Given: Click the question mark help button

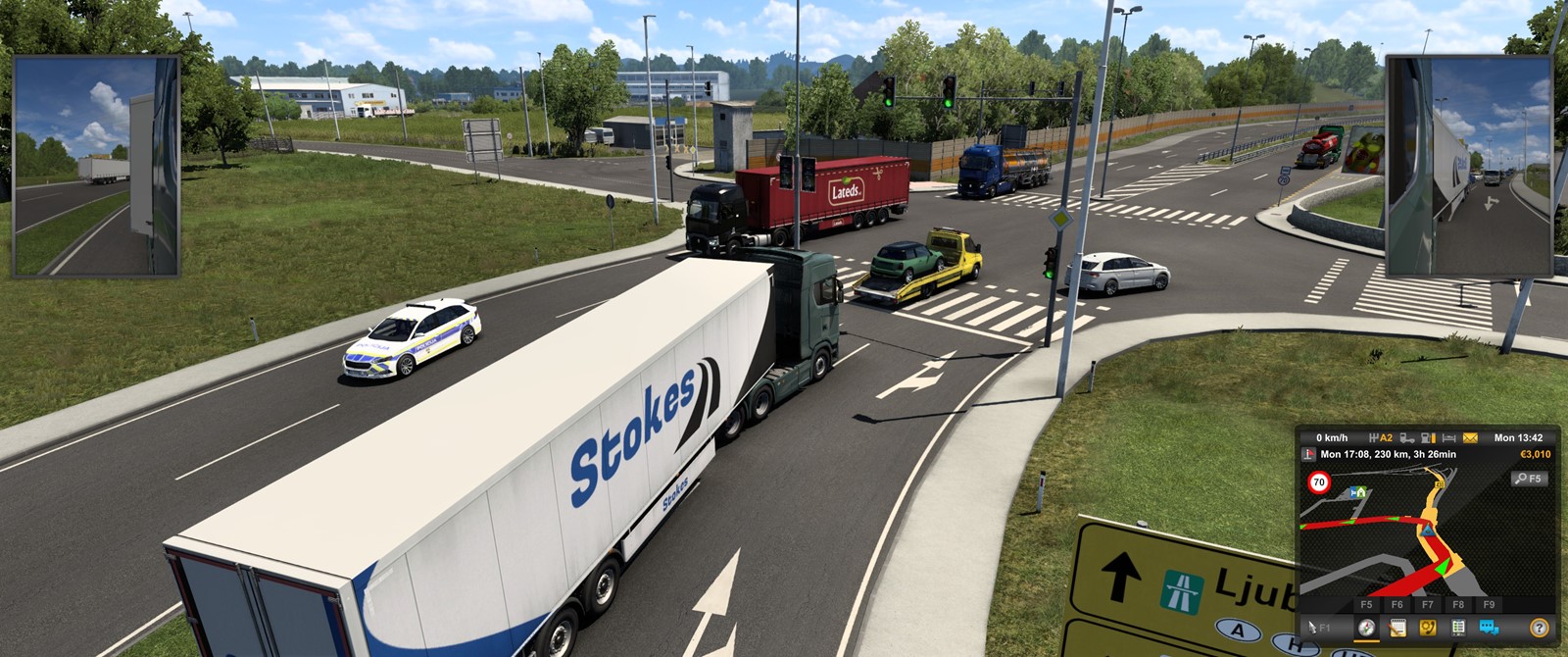Looking at the screenshot, I should coord(1540,628).
